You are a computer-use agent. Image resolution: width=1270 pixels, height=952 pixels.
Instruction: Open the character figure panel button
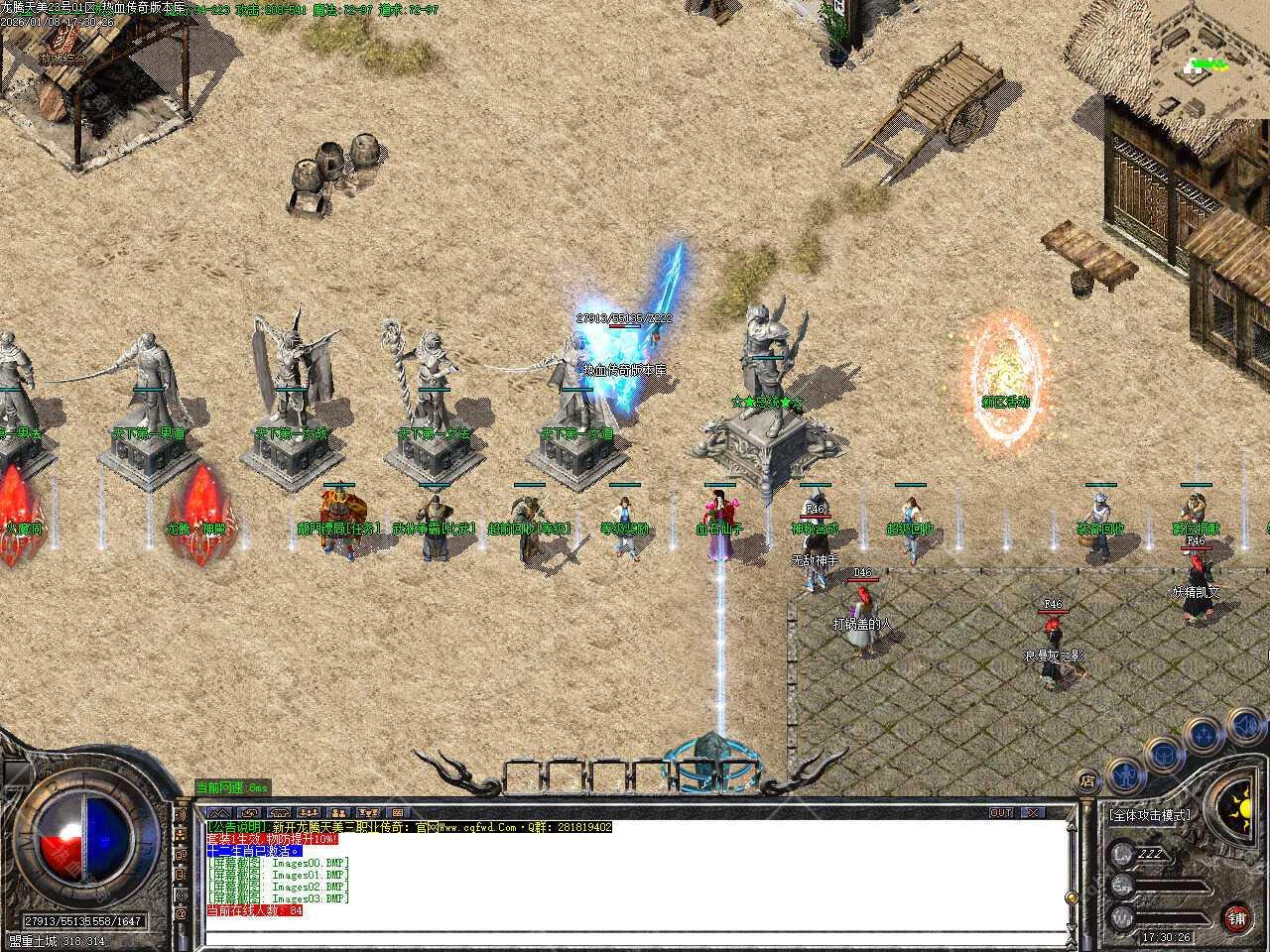tap(1123, 772)
